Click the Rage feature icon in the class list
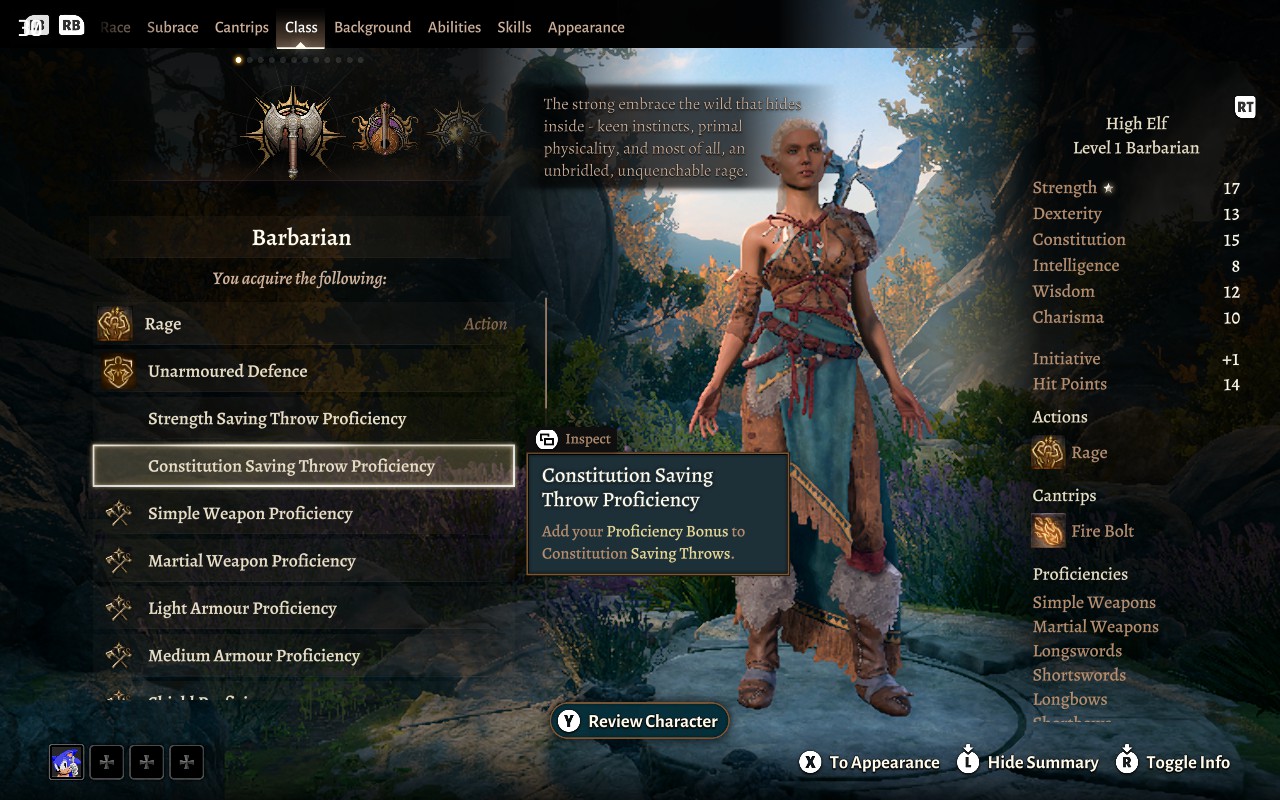Viewport: 1280px width, 800px height. point(115,323)
